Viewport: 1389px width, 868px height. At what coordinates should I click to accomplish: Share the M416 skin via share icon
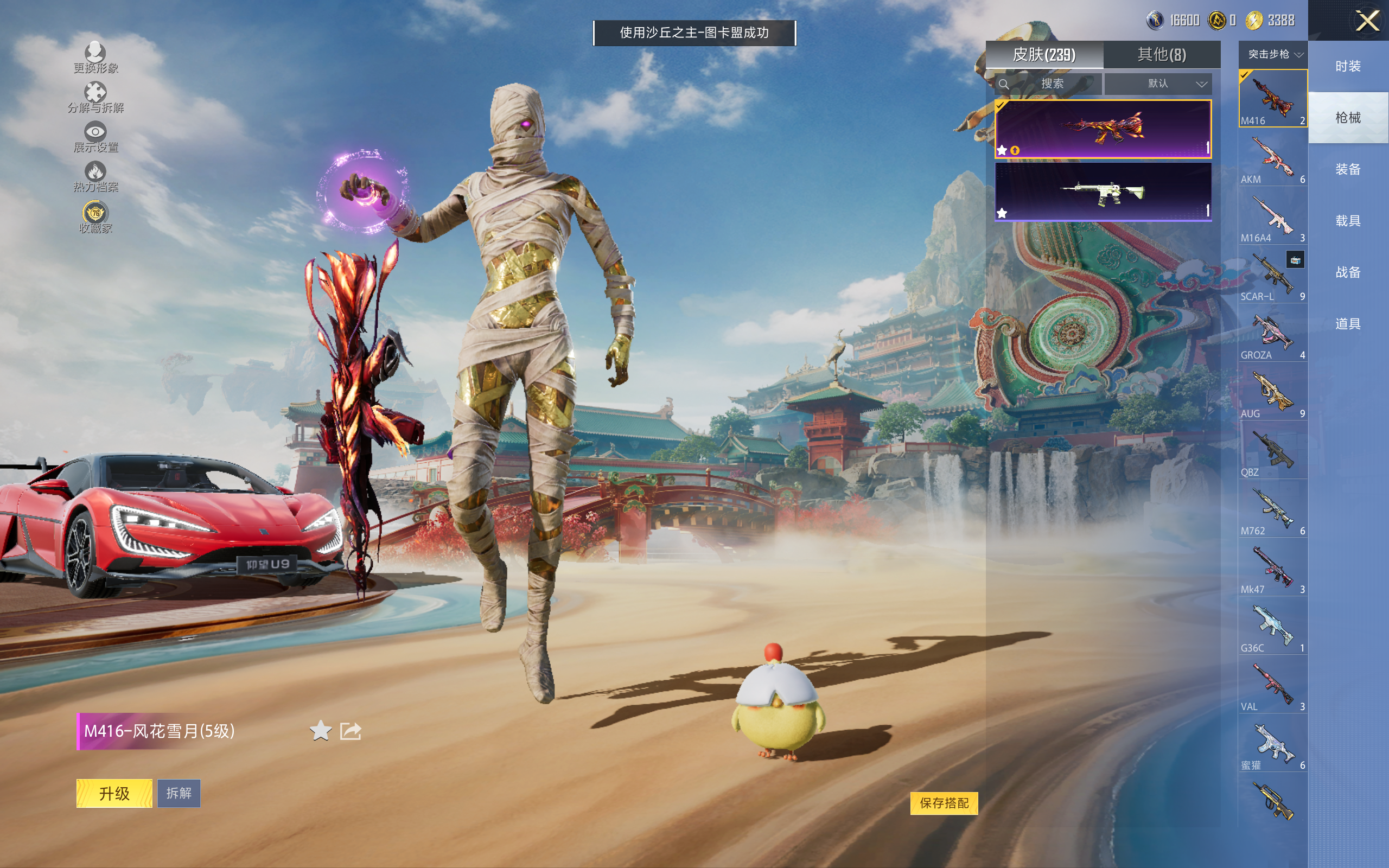pyautogui.click(x=350, y=731)
